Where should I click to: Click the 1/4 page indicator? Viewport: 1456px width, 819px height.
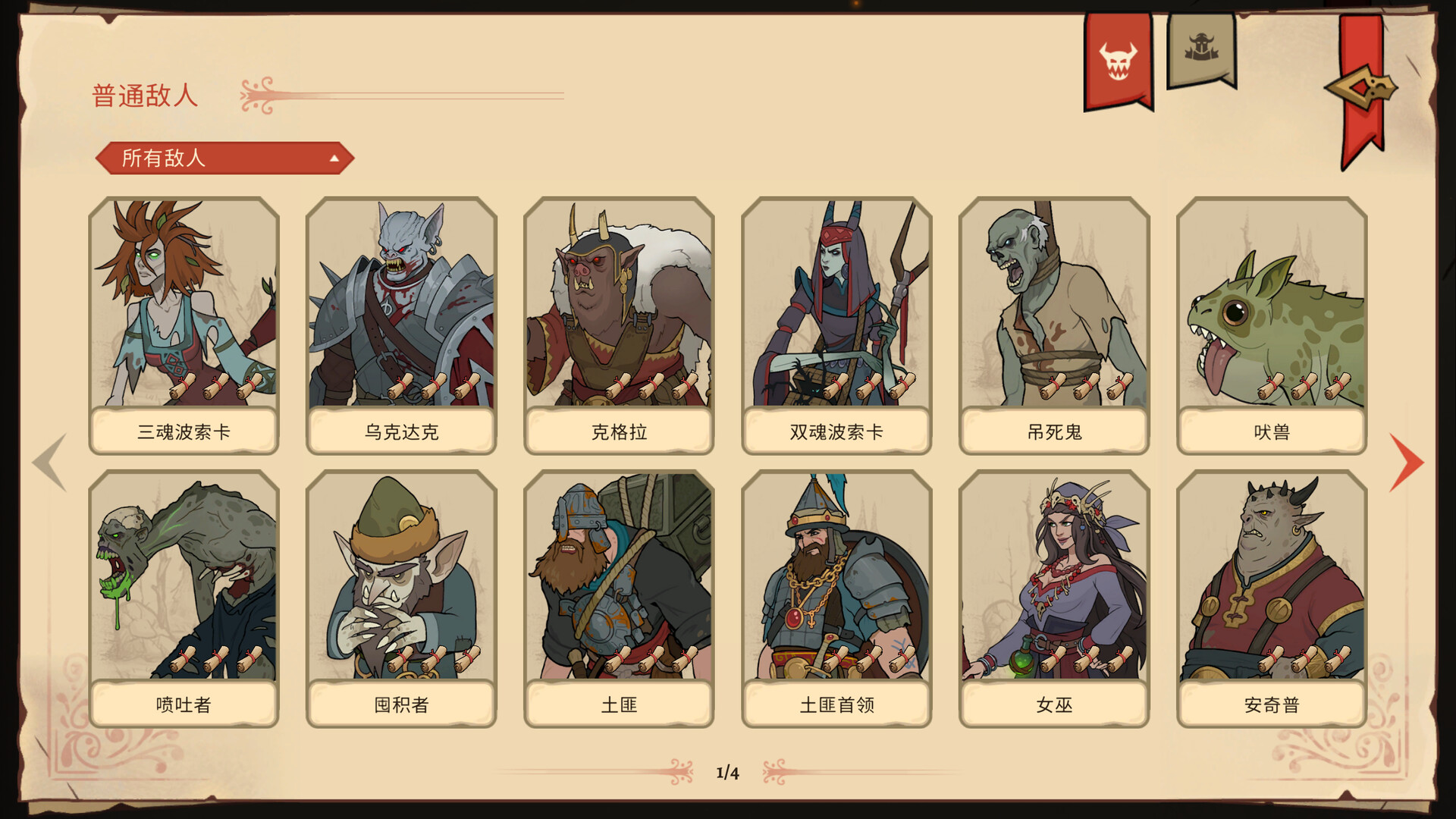727,771
